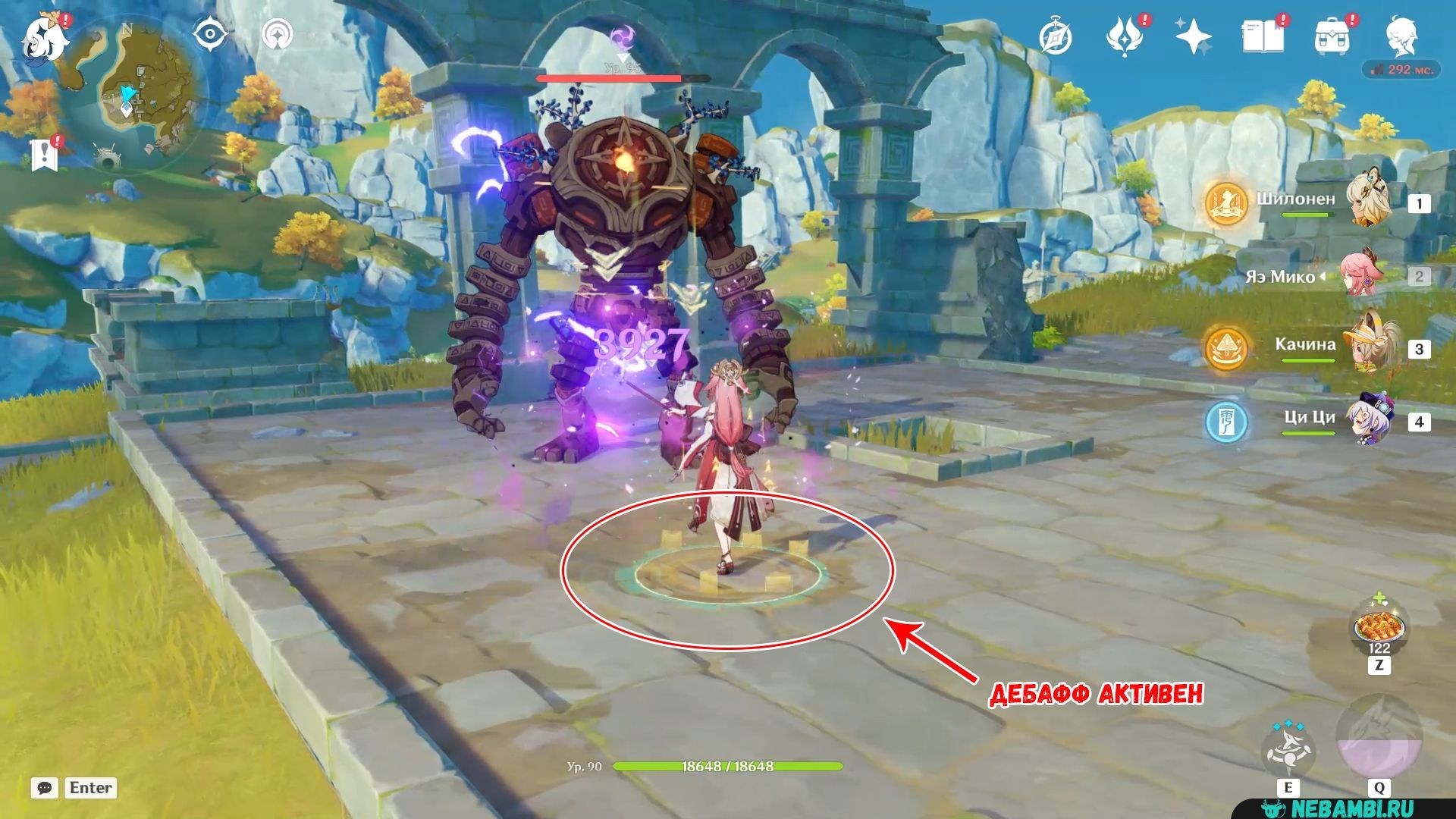This screenshot has height=819, width=1456.
Task: Open the quest tracker exclamation banner
Action: click(x=45, y=154)
